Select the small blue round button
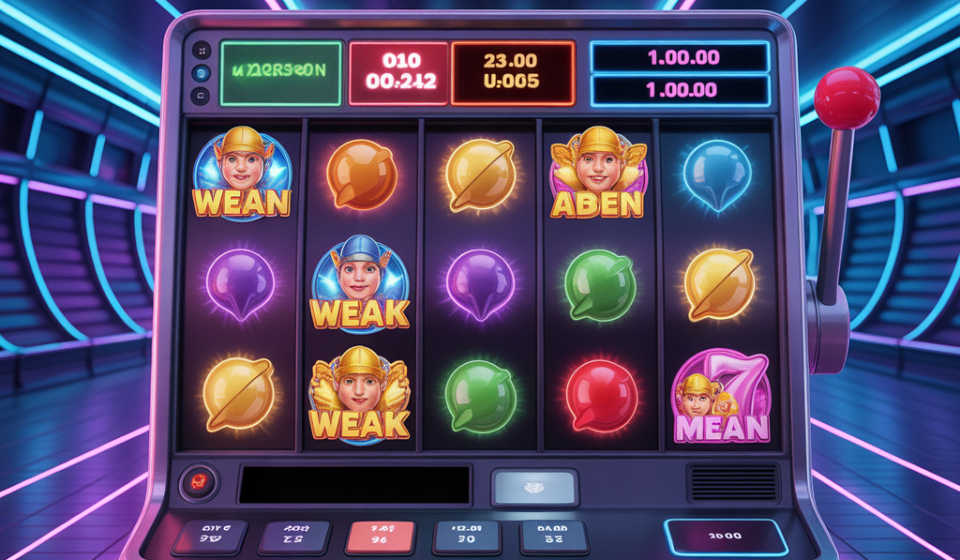The height and width of the screenshot is (560, 960). 201,73
